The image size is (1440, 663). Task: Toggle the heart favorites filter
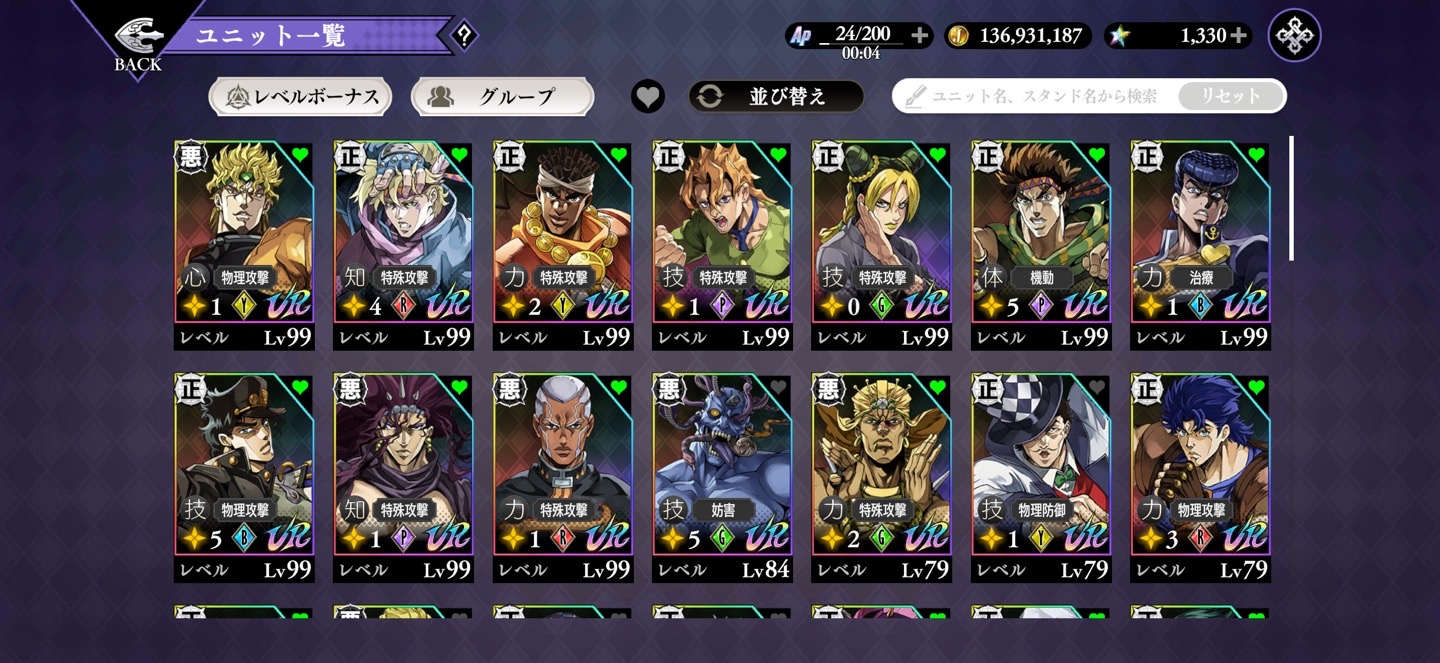coord(648,96)
